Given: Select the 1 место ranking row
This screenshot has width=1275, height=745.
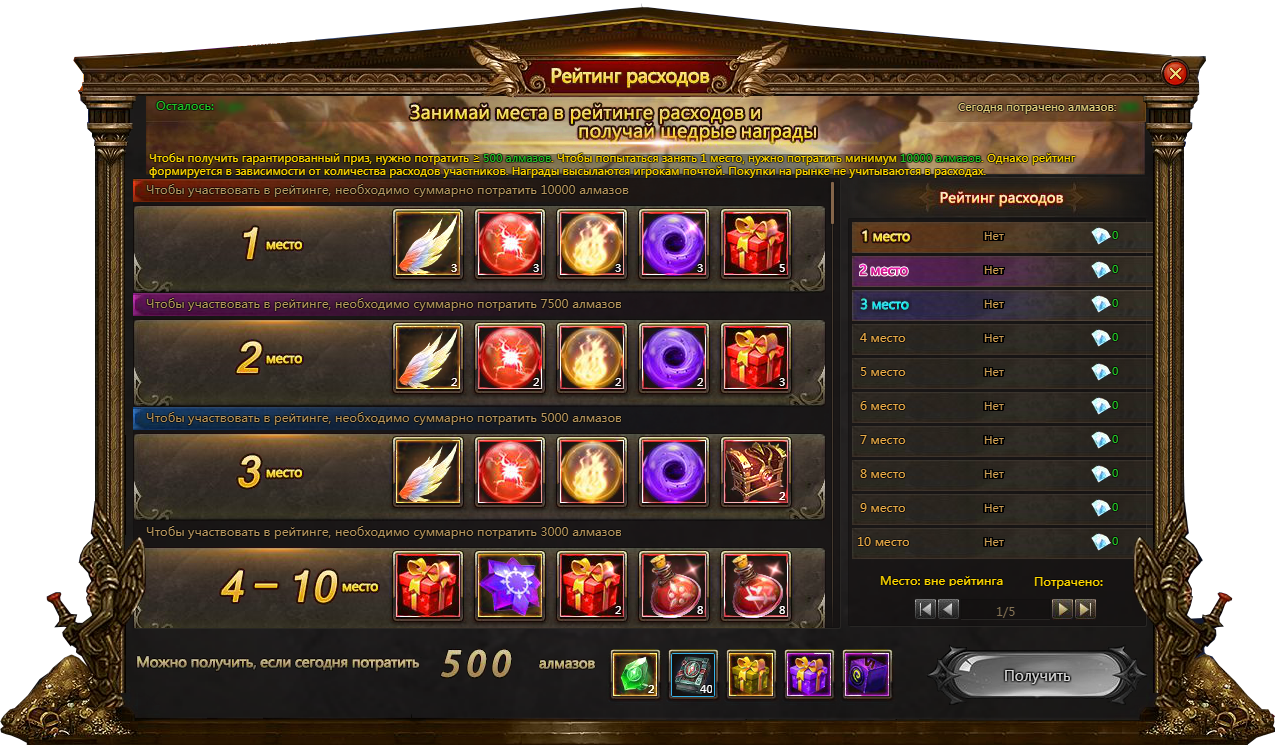Looking at the screenshot, I should pos(1000,237).
